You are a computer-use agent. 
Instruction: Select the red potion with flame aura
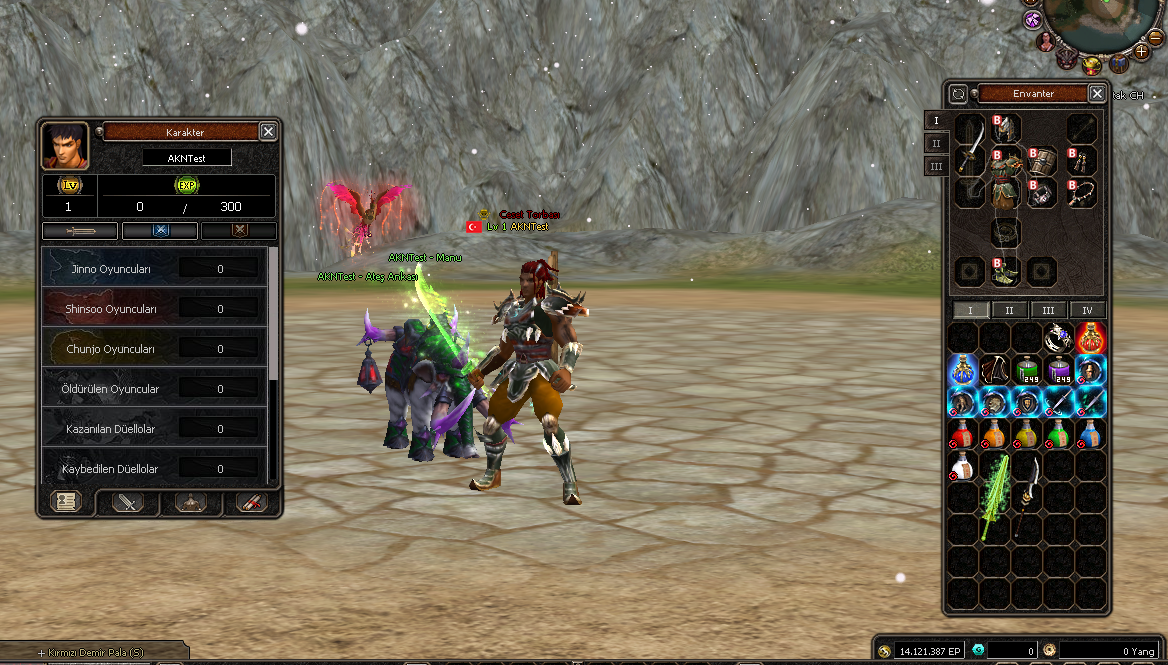[1091, 338]
